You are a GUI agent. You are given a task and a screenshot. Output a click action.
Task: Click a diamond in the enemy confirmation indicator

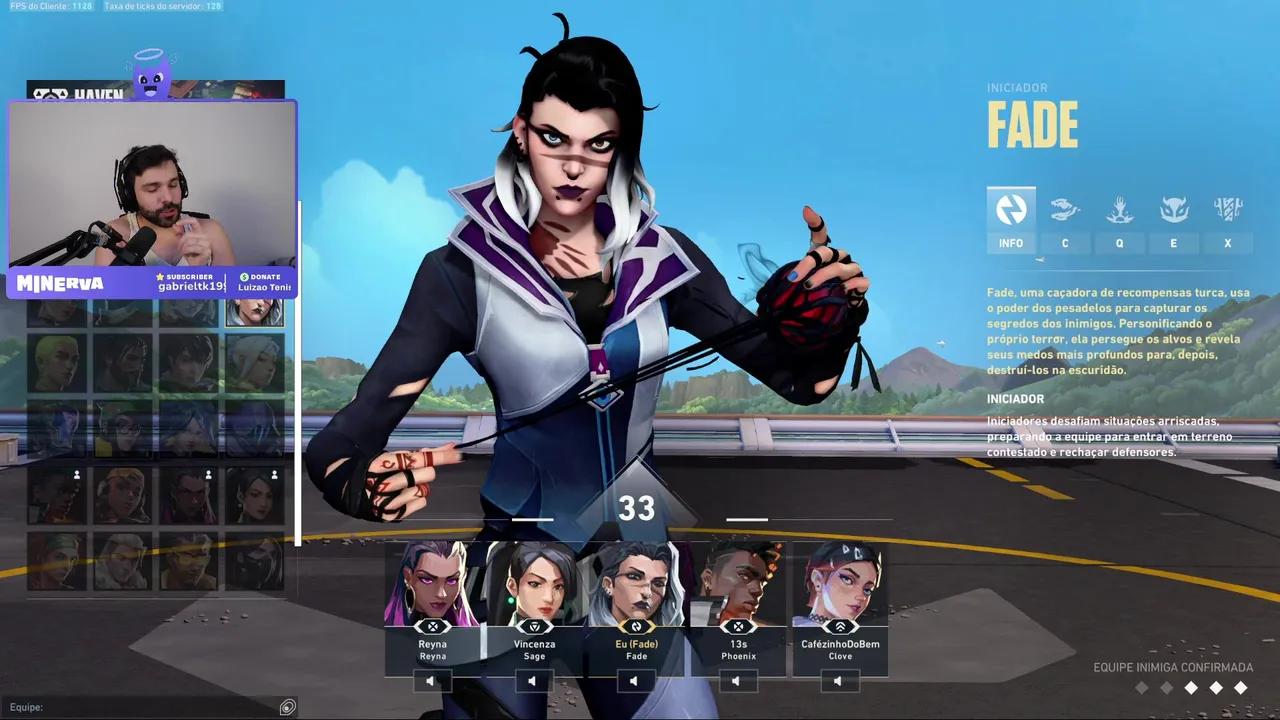point(1190,688)
